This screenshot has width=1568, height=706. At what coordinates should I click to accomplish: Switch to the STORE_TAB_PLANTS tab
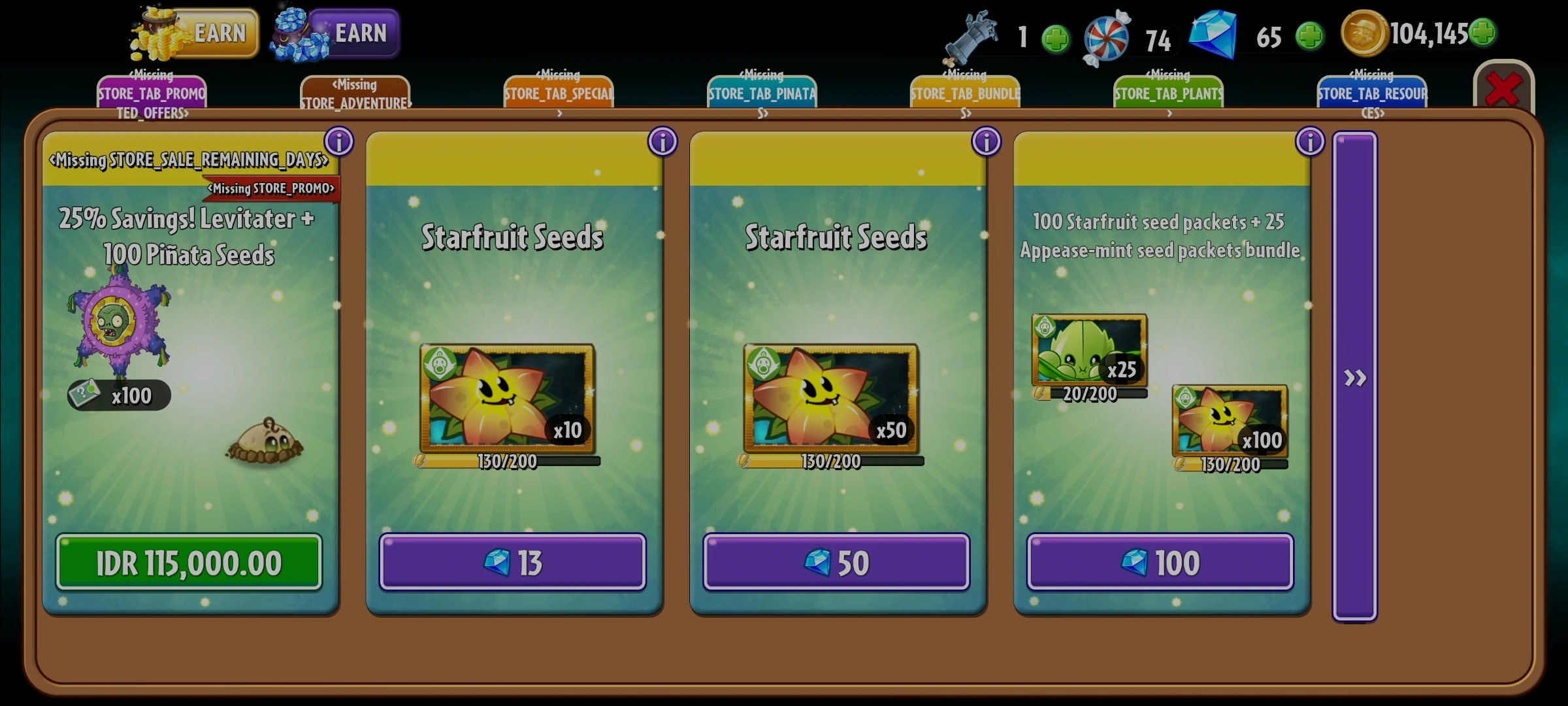pyautogui.click(x=1167, y=92)
